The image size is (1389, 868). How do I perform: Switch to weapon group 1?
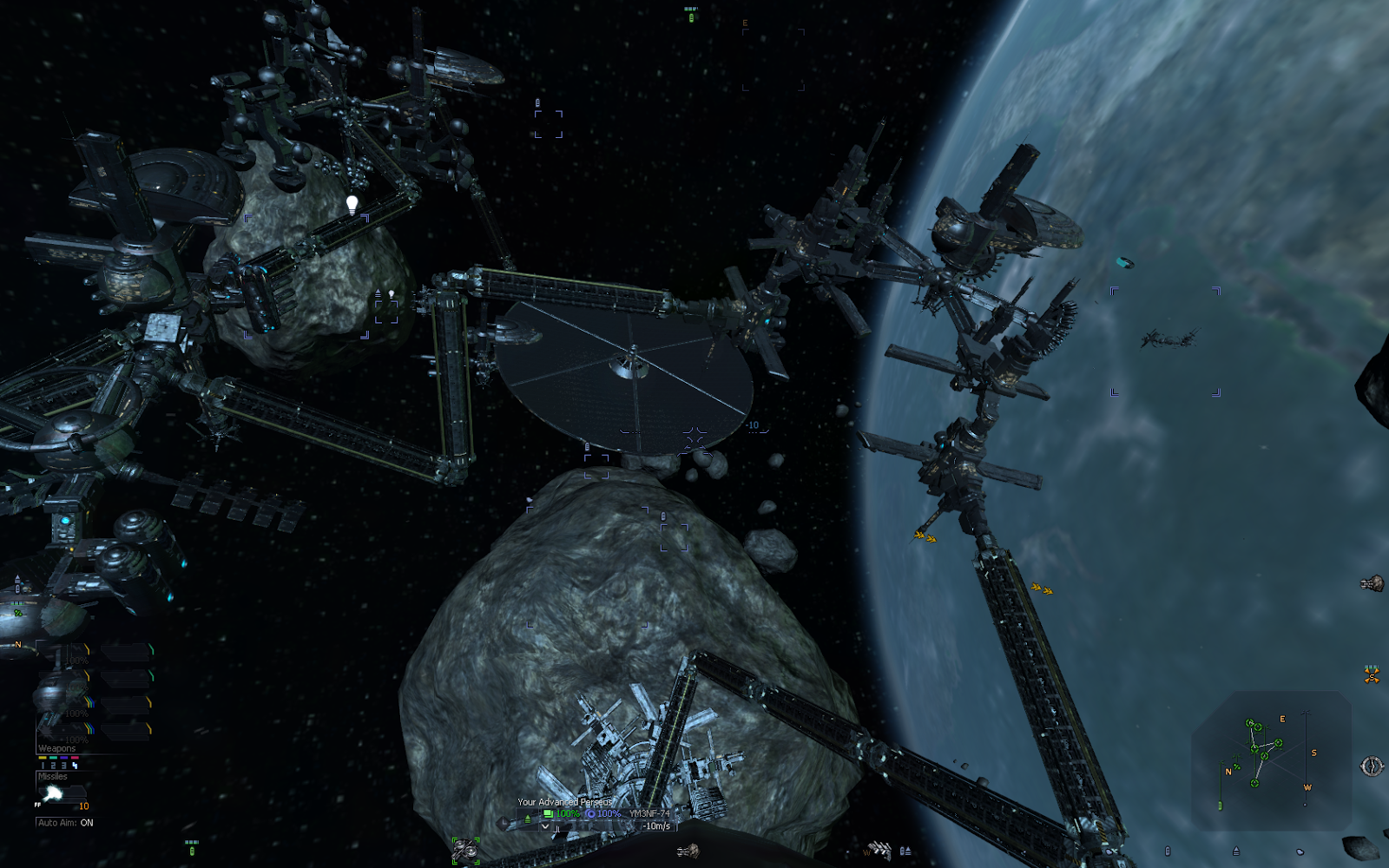[43, 766]
